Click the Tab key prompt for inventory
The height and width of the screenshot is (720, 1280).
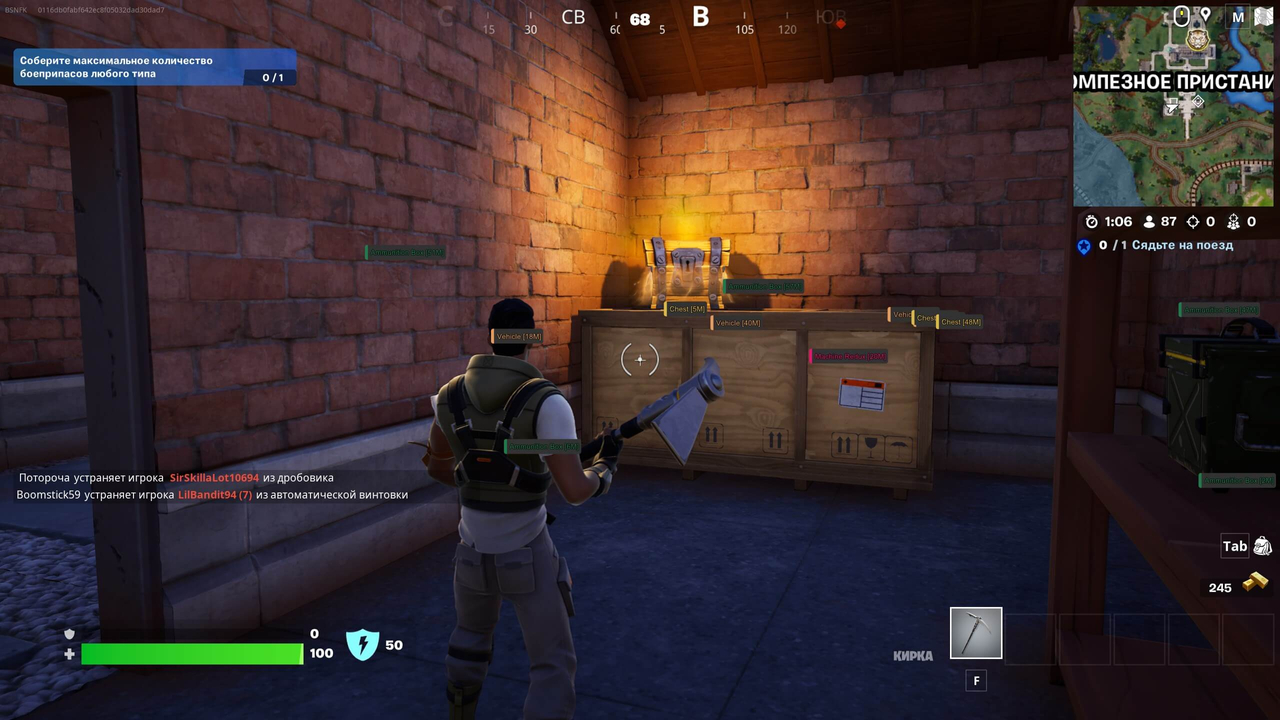tap(1235, 546)
